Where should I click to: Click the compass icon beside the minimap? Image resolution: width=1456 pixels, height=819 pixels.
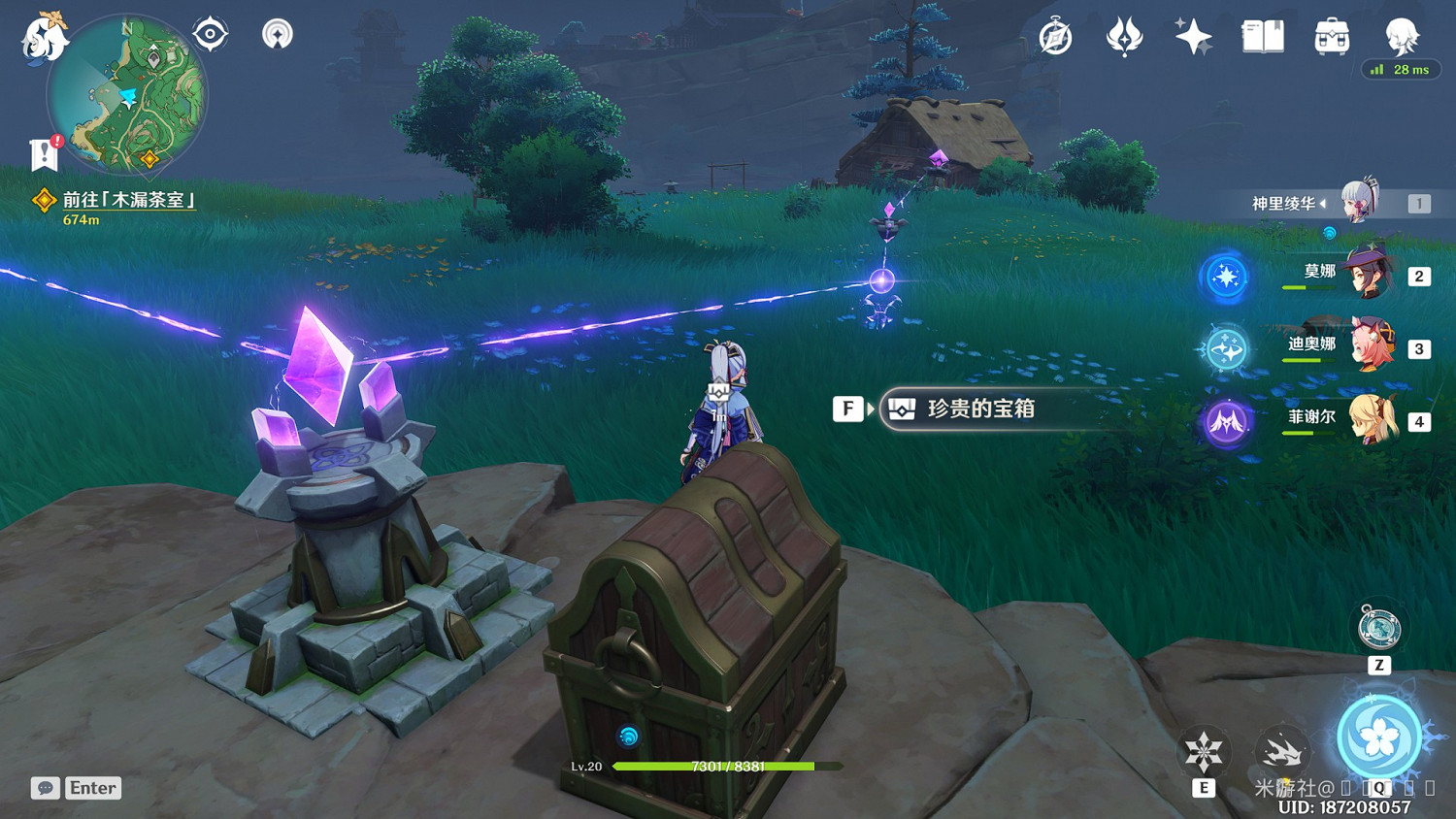209,32
